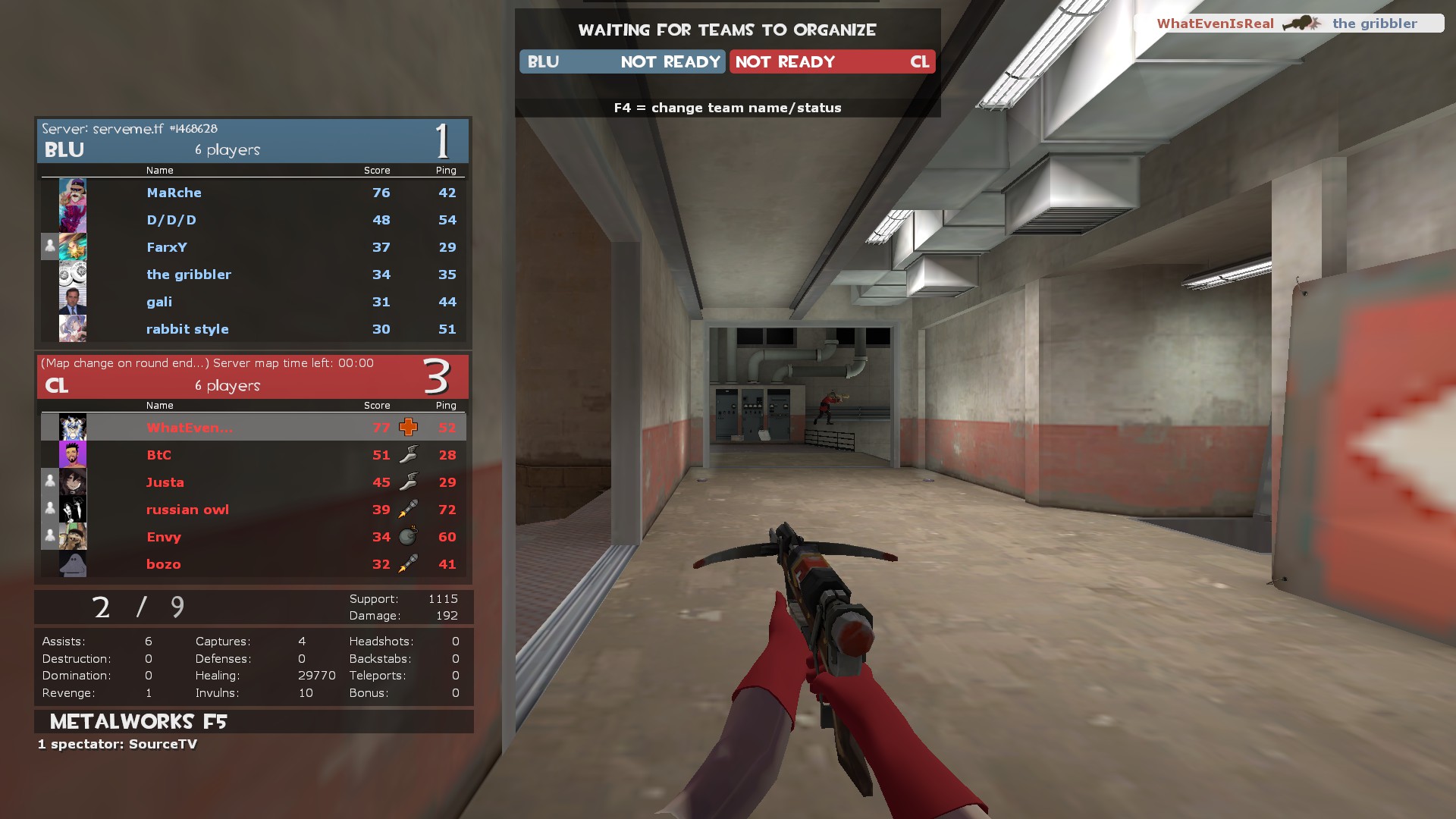Open gali's avatar picture
The width and height of the screenshot is (1456, 819).
tap(73, 302)
